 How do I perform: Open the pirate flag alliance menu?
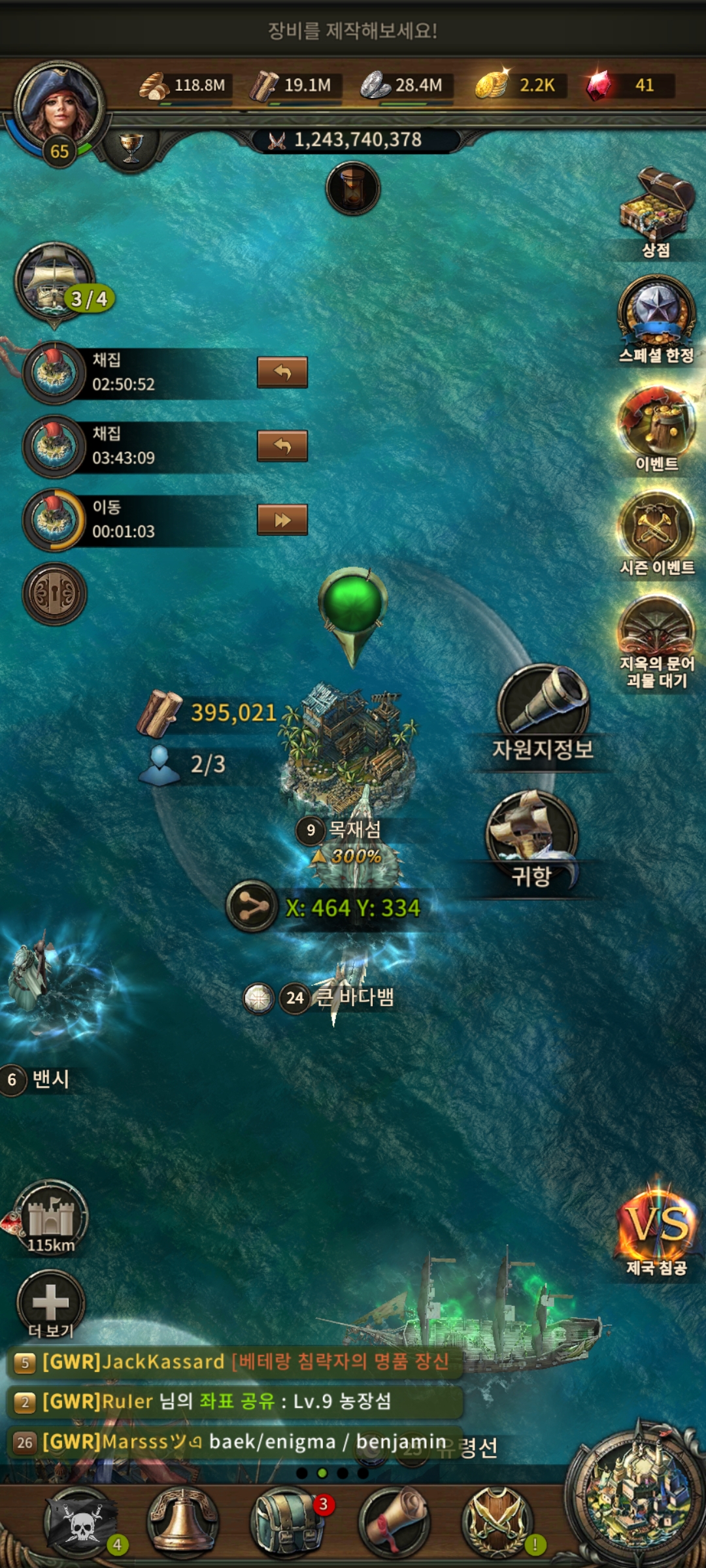tap(80, 1522)
